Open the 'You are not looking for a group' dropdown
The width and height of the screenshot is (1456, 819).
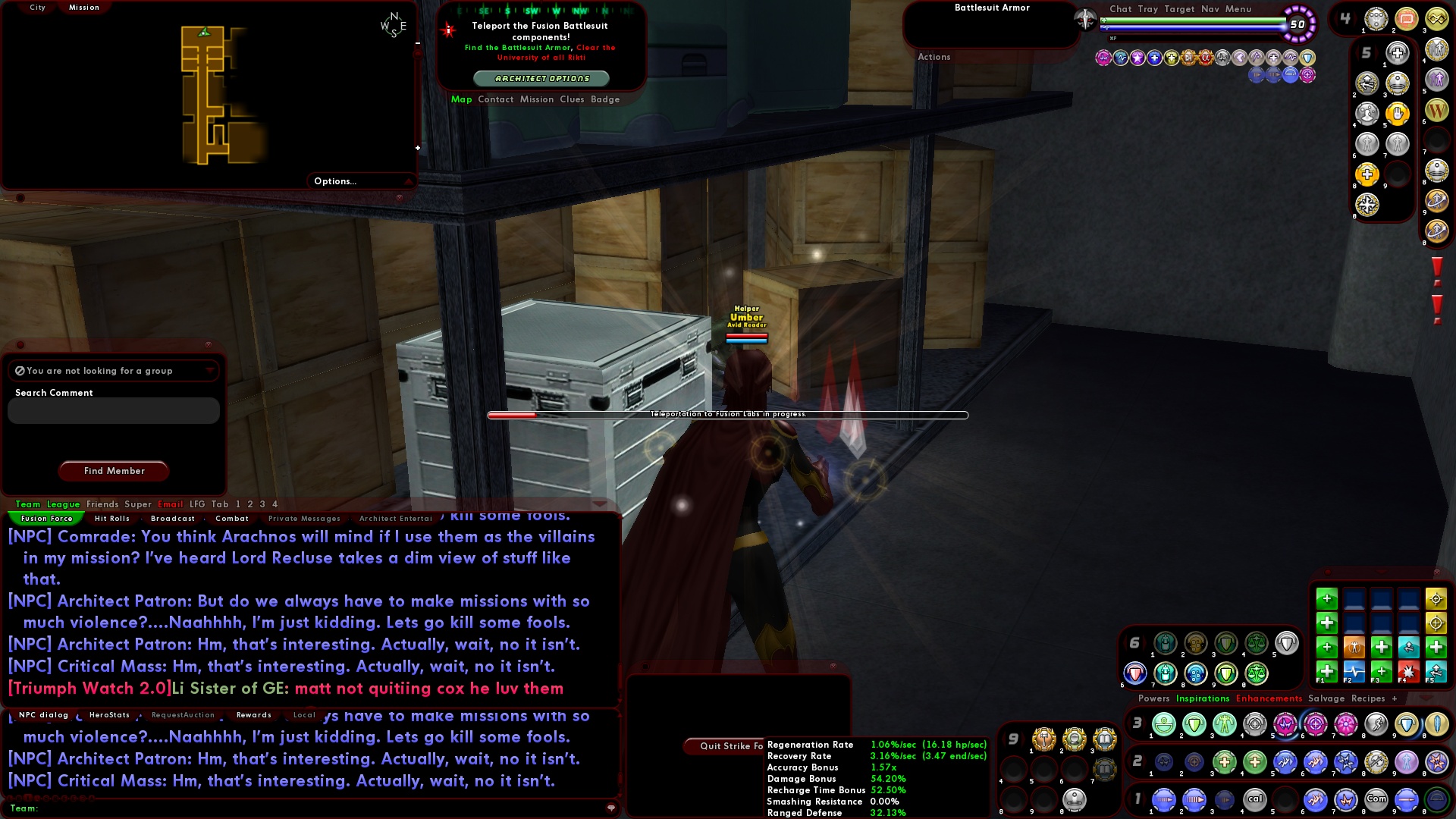tap(209, 371)
